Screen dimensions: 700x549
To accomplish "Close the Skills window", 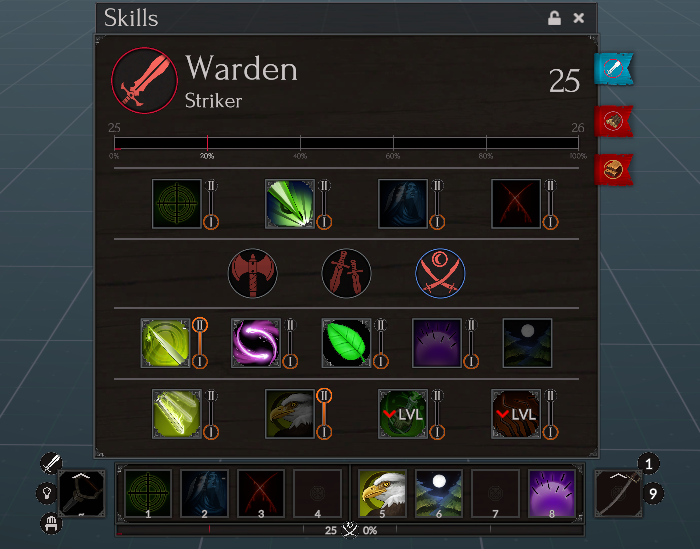I will [x=579, y=18].
